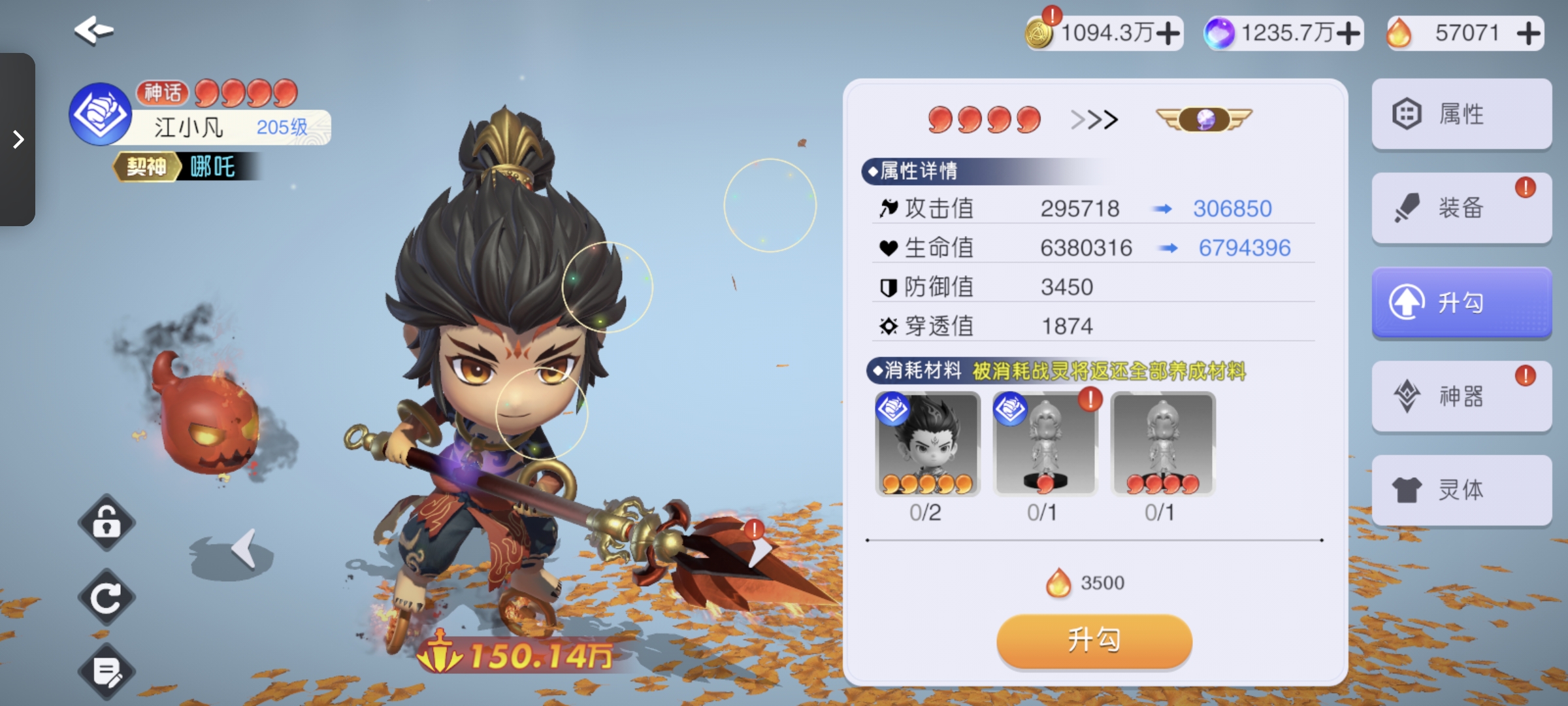Open the 神器 artifact panel

(1462, 395)
